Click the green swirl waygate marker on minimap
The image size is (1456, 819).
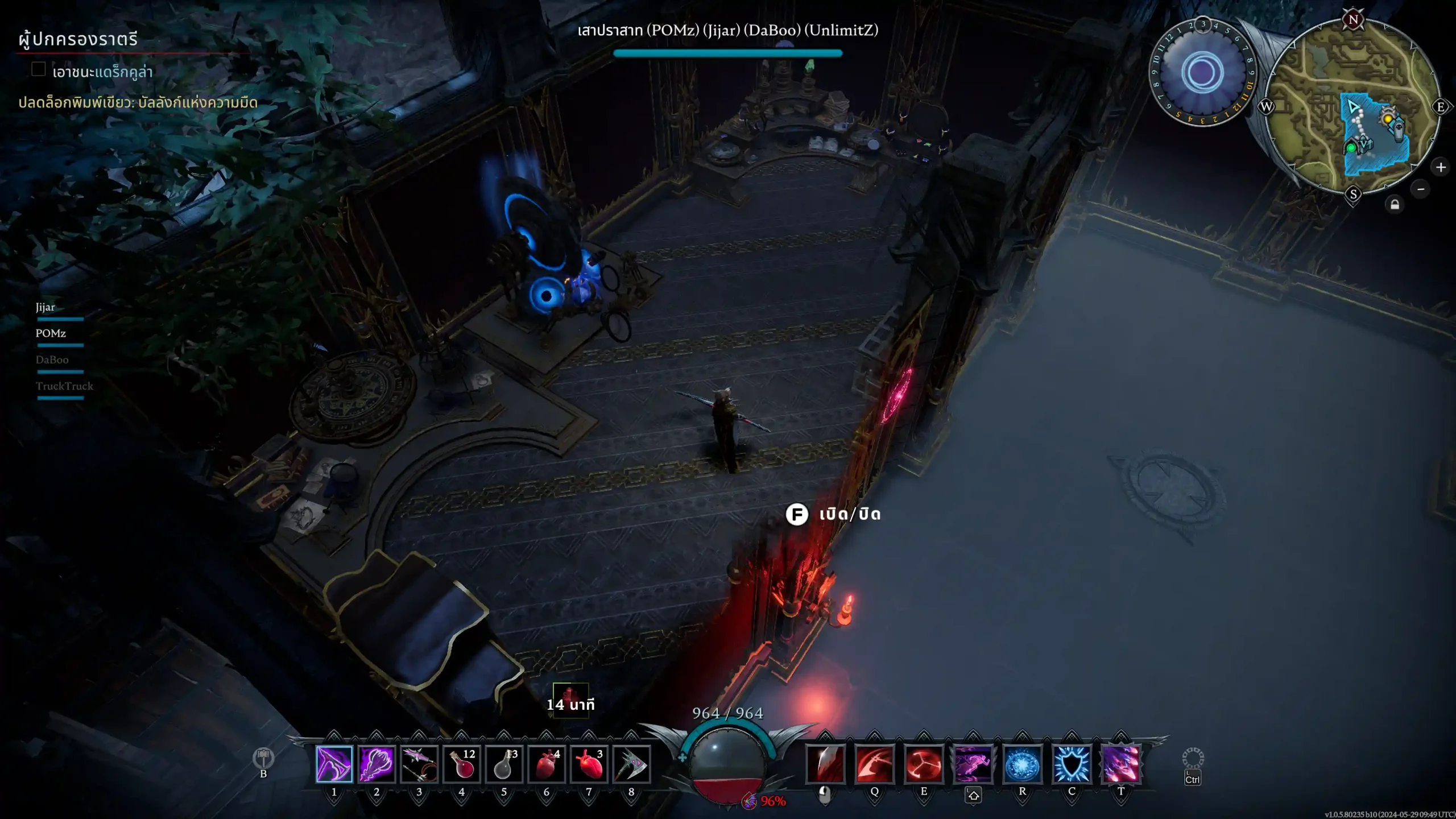pos(1351,148)
